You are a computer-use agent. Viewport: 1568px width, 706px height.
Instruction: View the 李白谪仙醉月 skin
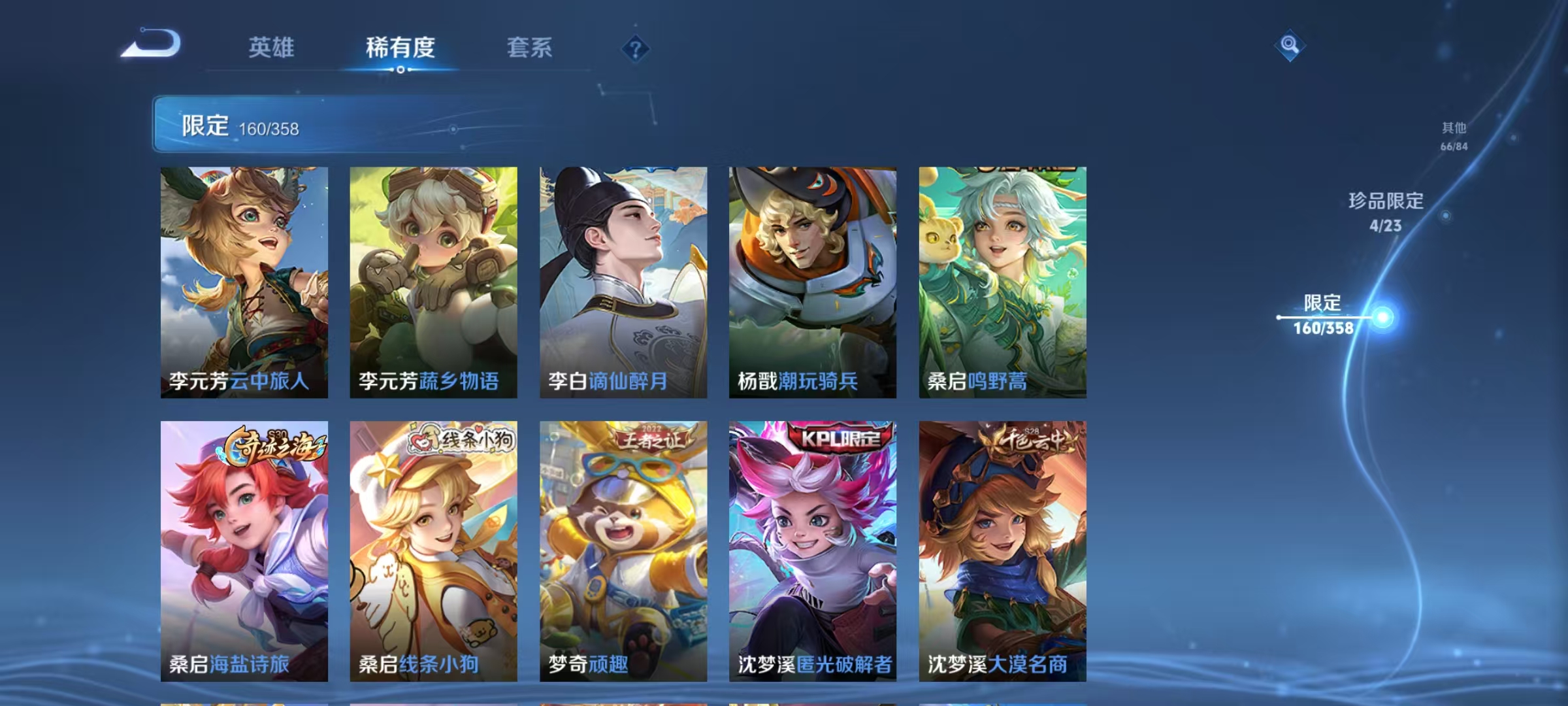point(622,281)
